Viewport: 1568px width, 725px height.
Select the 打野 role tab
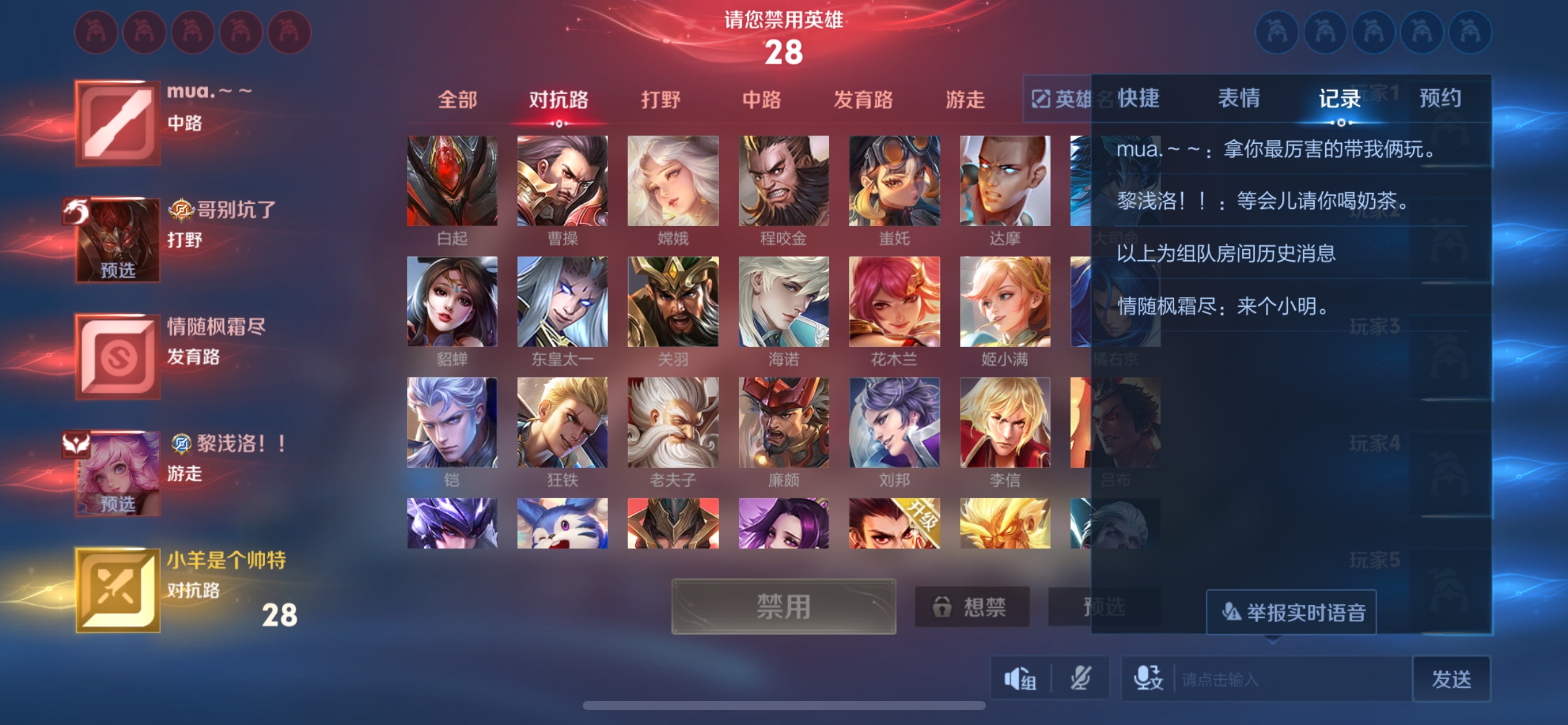pos(660,100)
